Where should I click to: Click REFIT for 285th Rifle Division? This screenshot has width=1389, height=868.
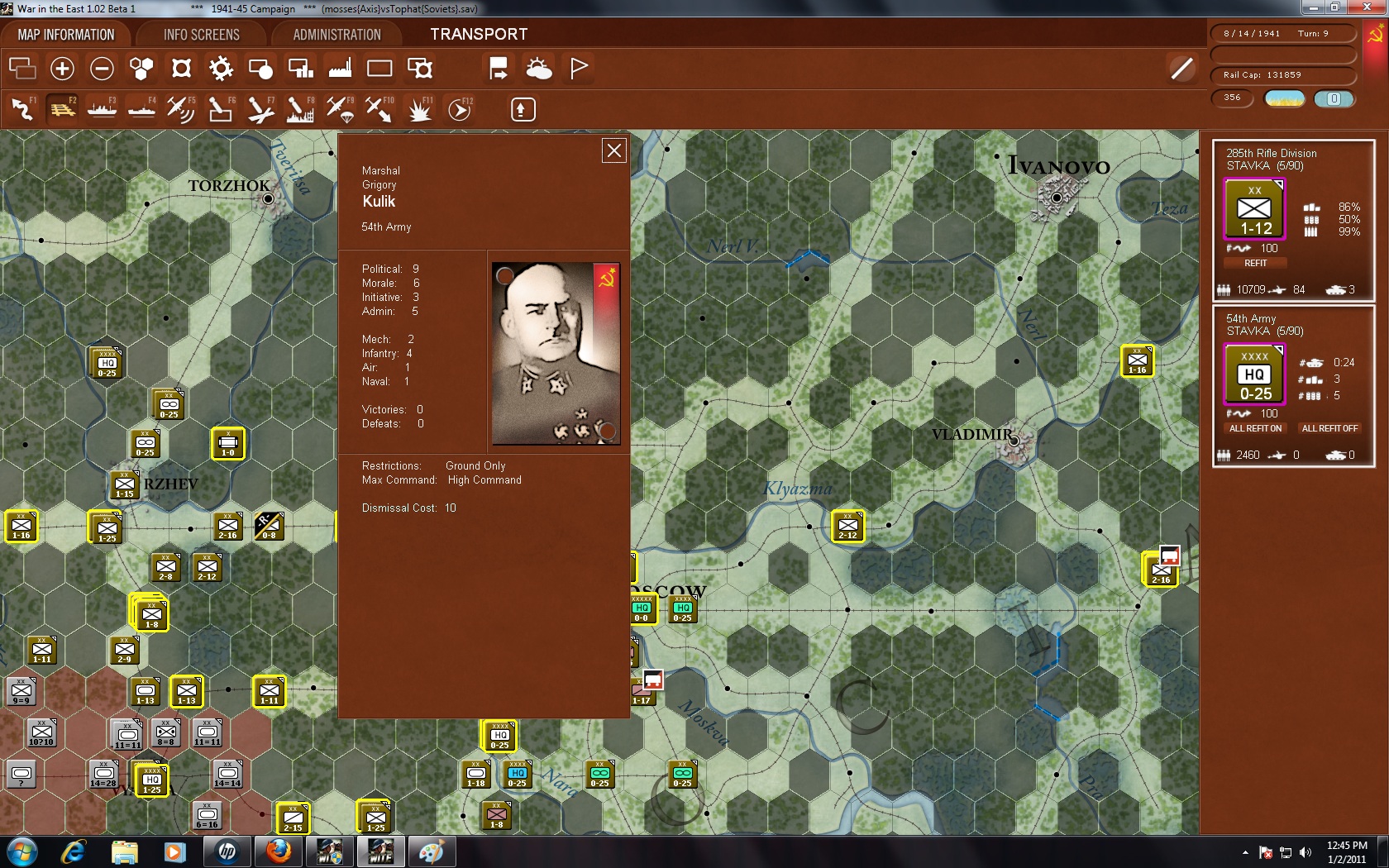click(1255, 263)
